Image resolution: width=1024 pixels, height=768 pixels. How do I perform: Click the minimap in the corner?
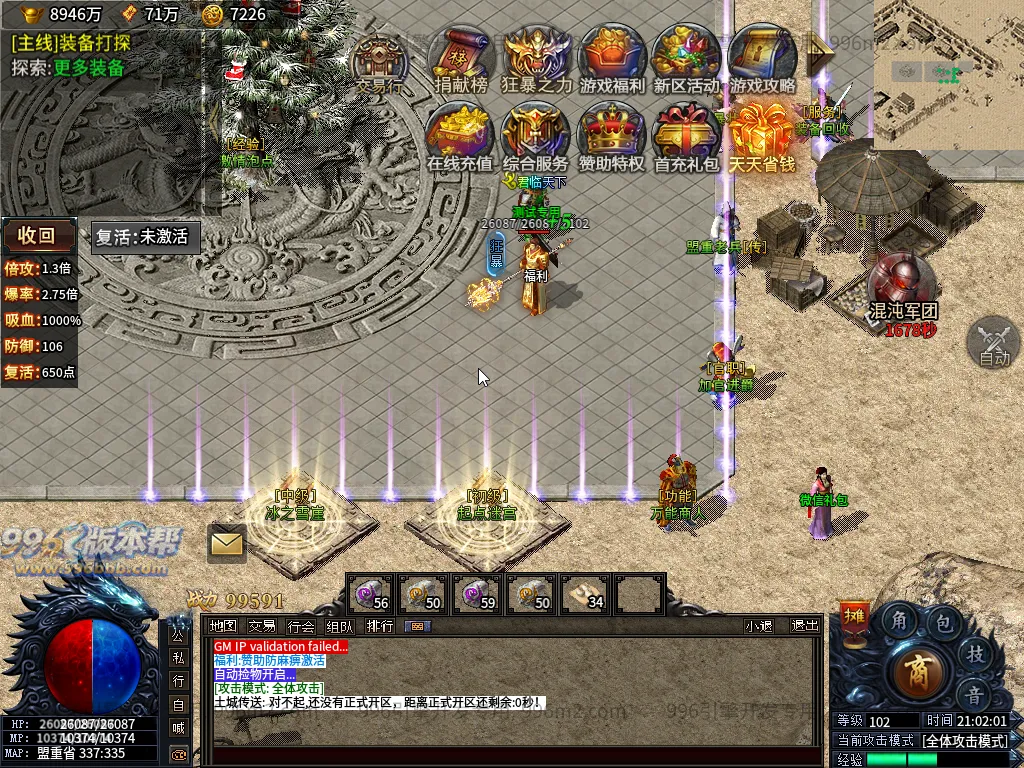tap(948, 74)
